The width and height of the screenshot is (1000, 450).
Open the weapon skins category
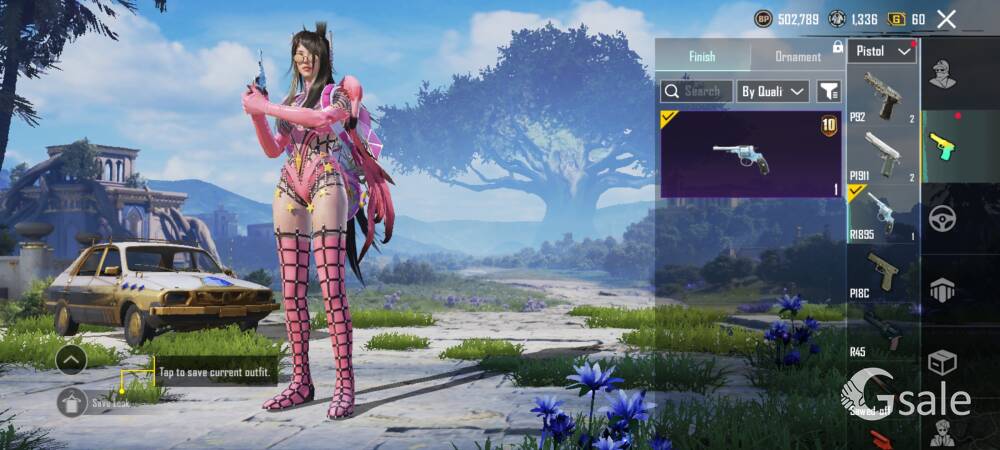click(942, 146)
